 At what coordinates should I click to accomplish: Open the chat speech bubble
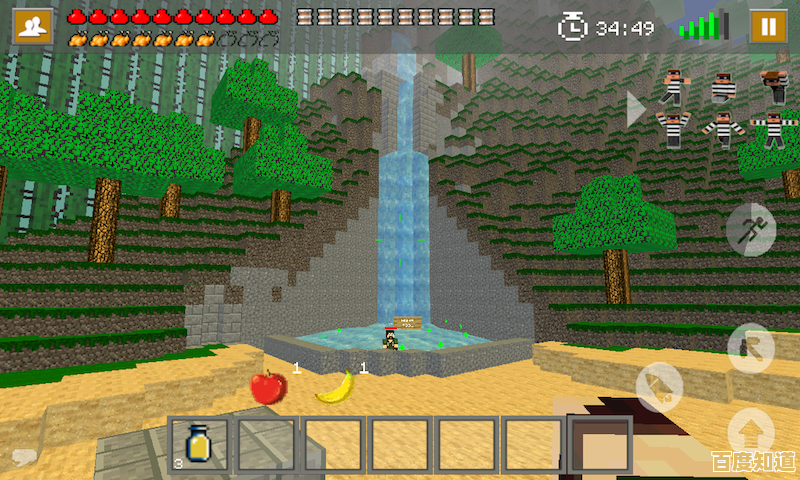(22, 458)
